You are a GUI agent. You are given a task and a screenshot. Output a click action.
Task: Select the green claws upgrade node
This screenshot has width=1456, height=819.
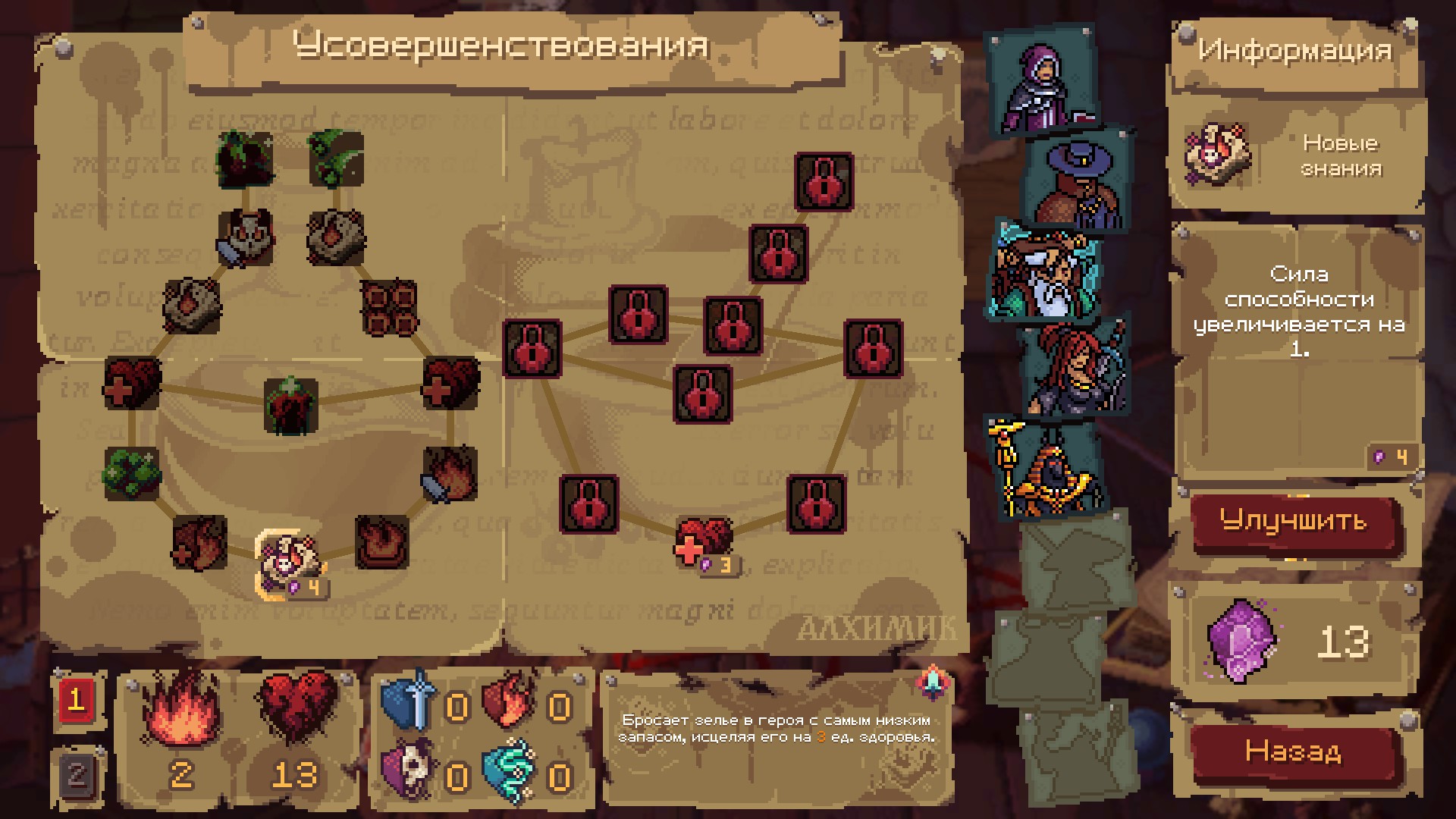(336, 158)
